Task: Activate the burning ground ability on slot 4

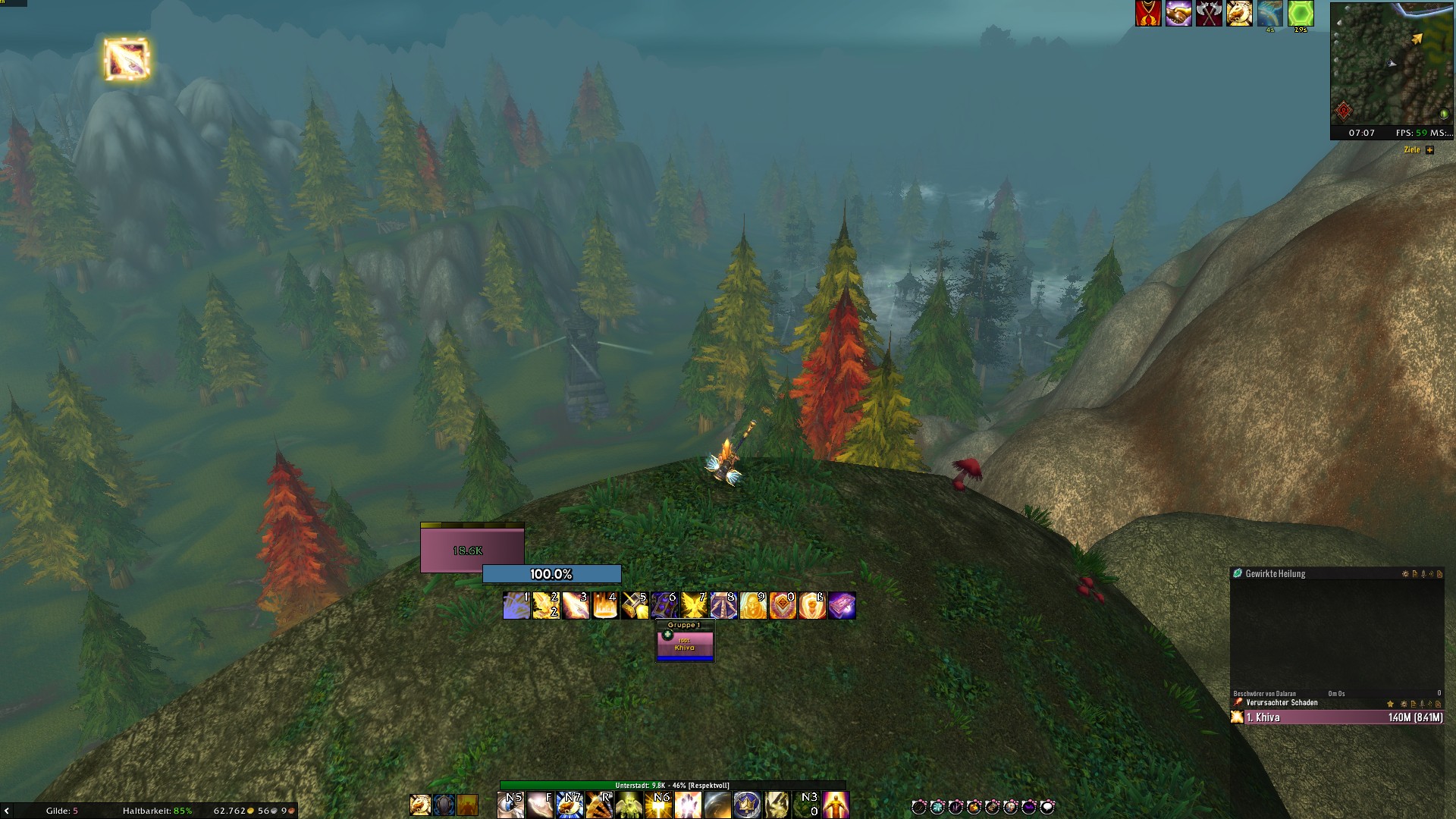Action: [605, 606]
